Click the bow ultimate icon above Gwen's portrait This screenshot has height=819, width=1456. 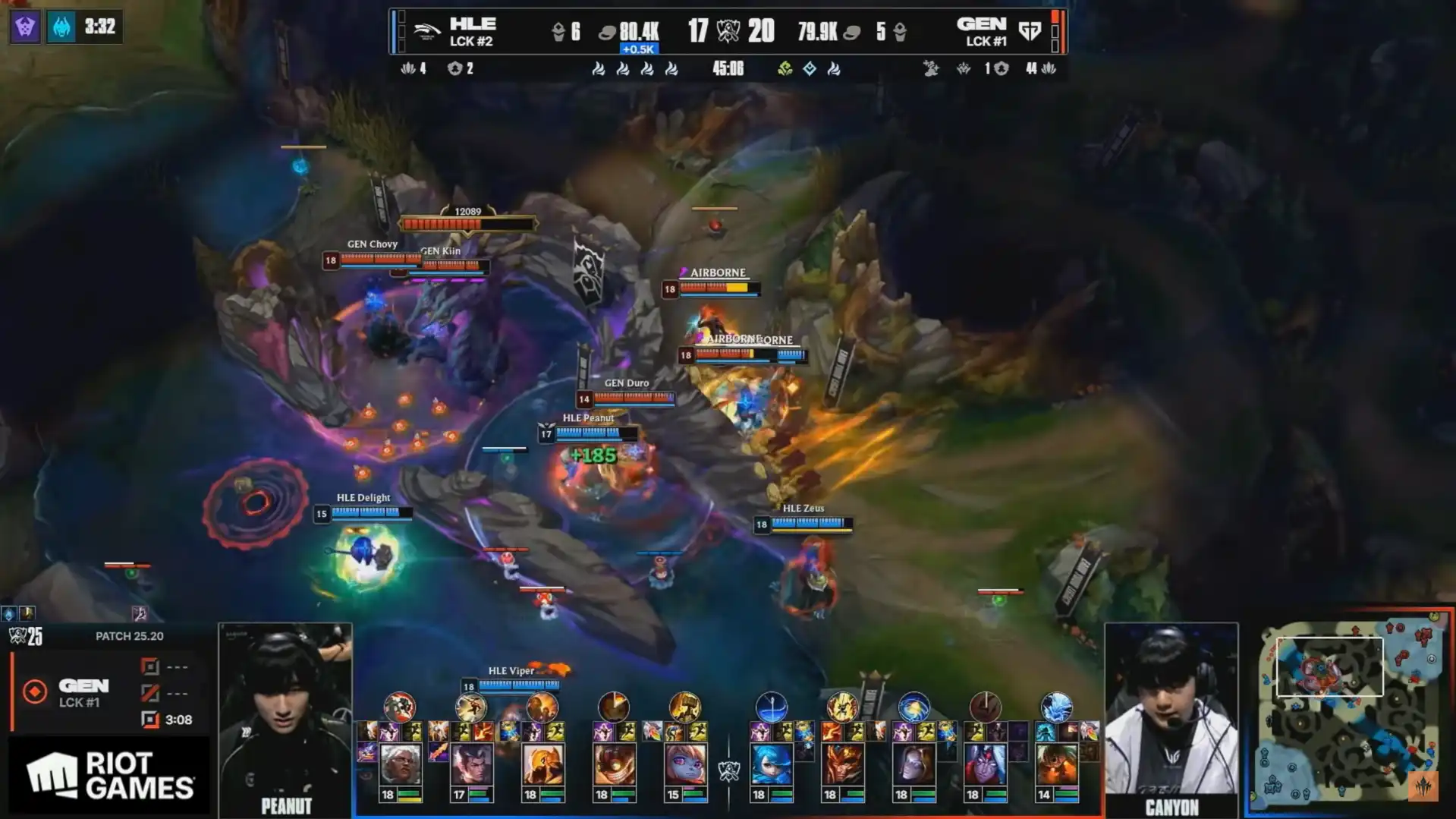(x=772, y=707)
